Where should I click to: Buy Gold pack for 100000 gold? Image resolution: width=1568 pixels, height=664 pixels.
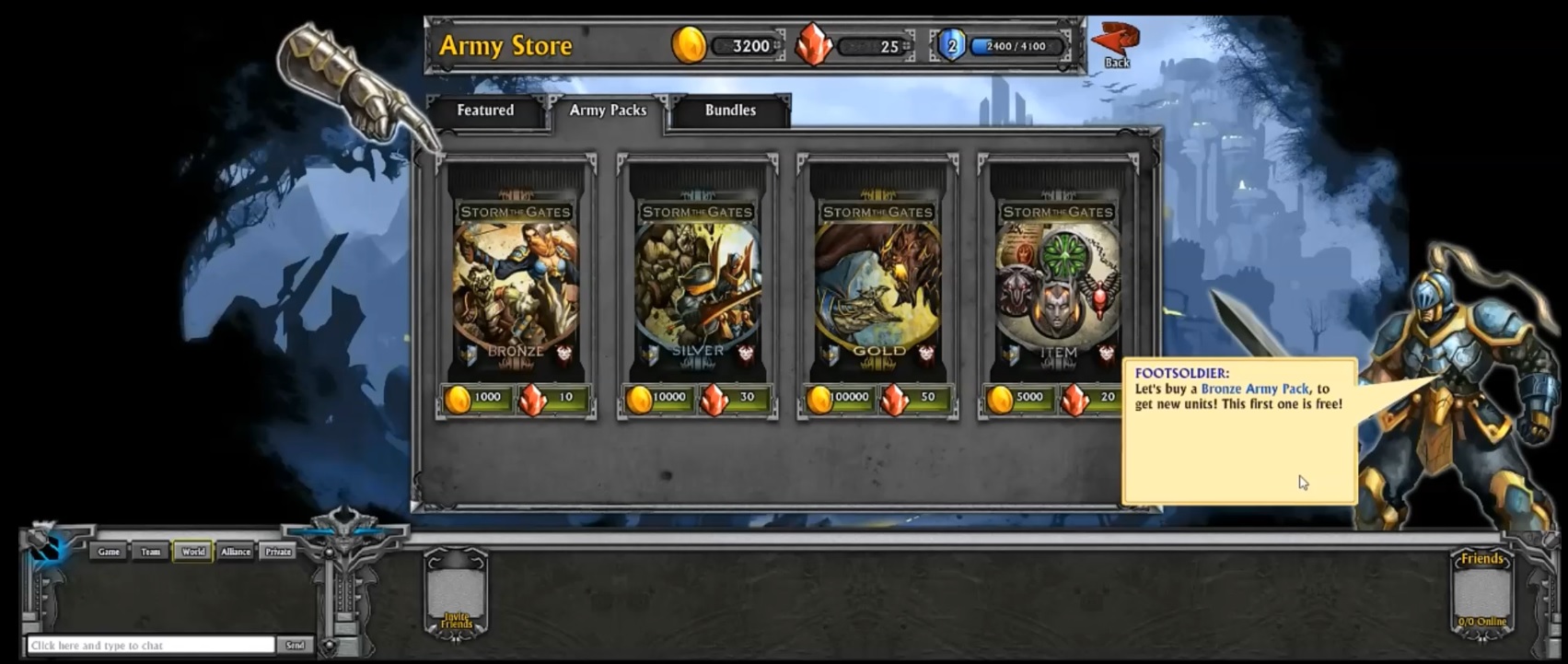[x=839, y=398]
